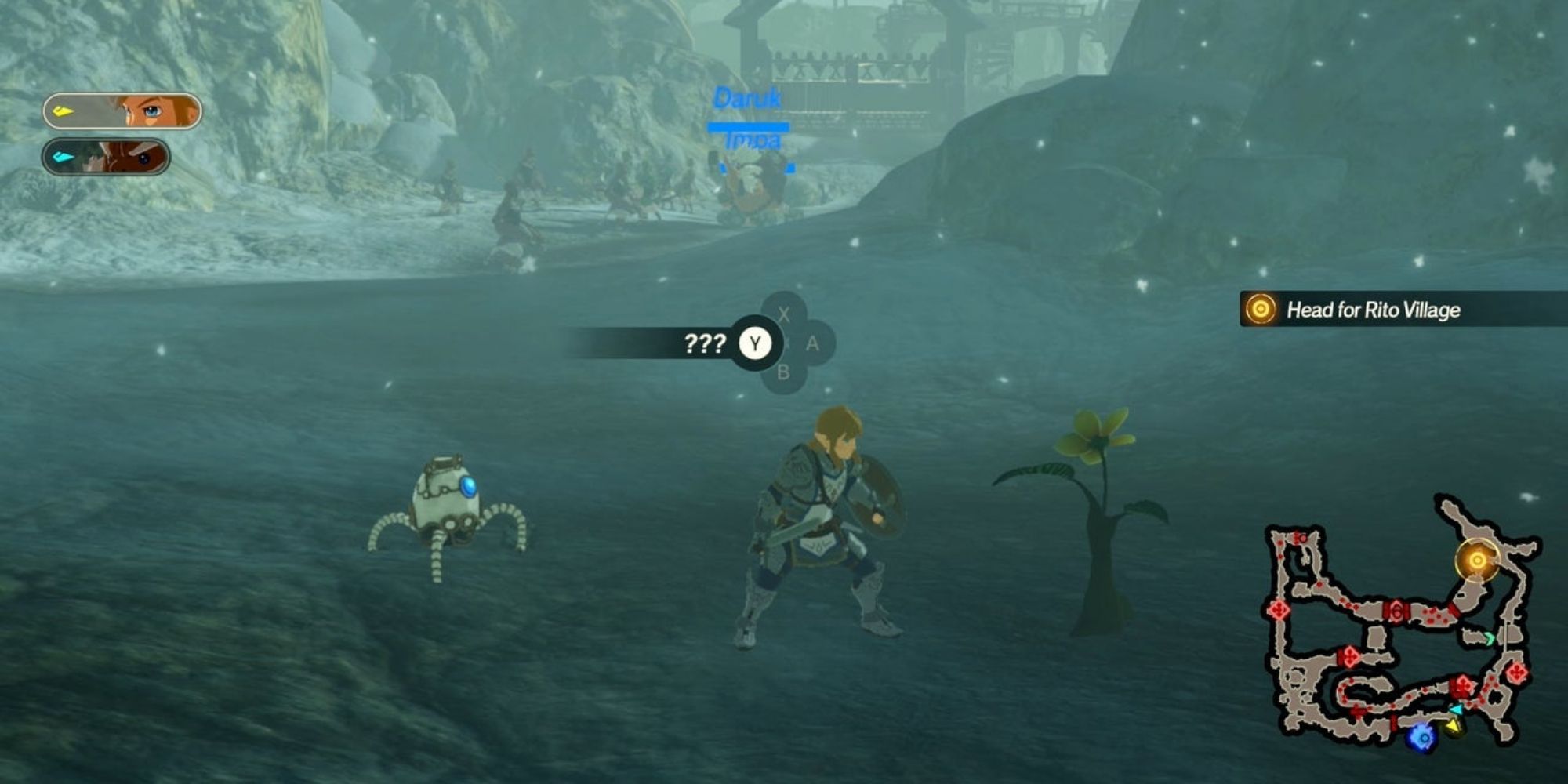Select the cyan arrow player marker on the minimap
The height and width of the screenshot is (784, 1568).
click(1457, 709)
